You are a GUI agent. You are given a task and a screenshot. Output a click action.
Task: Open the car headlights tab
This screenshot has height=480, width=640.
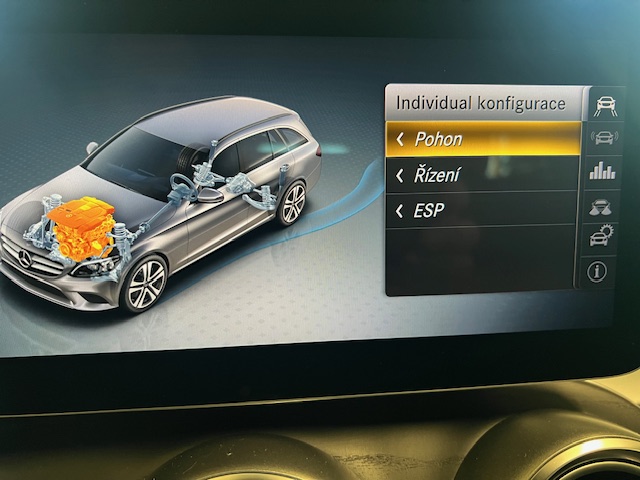tap(602, 205)
